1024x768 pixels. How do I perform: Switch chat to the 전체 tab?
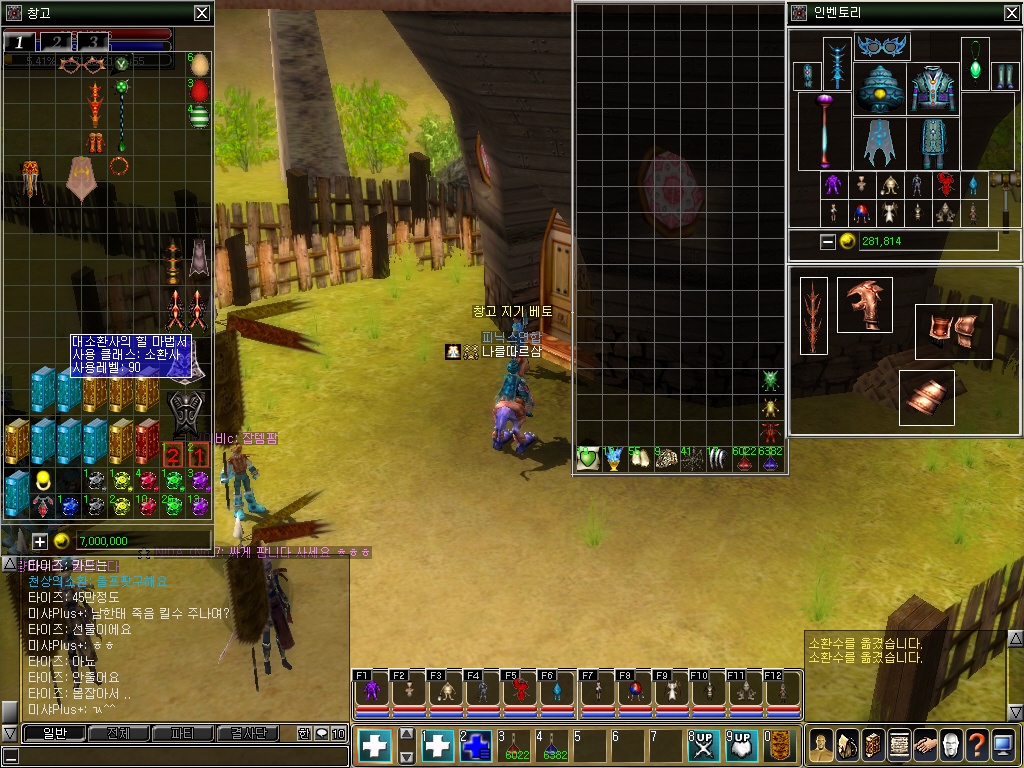pos(119,733)
